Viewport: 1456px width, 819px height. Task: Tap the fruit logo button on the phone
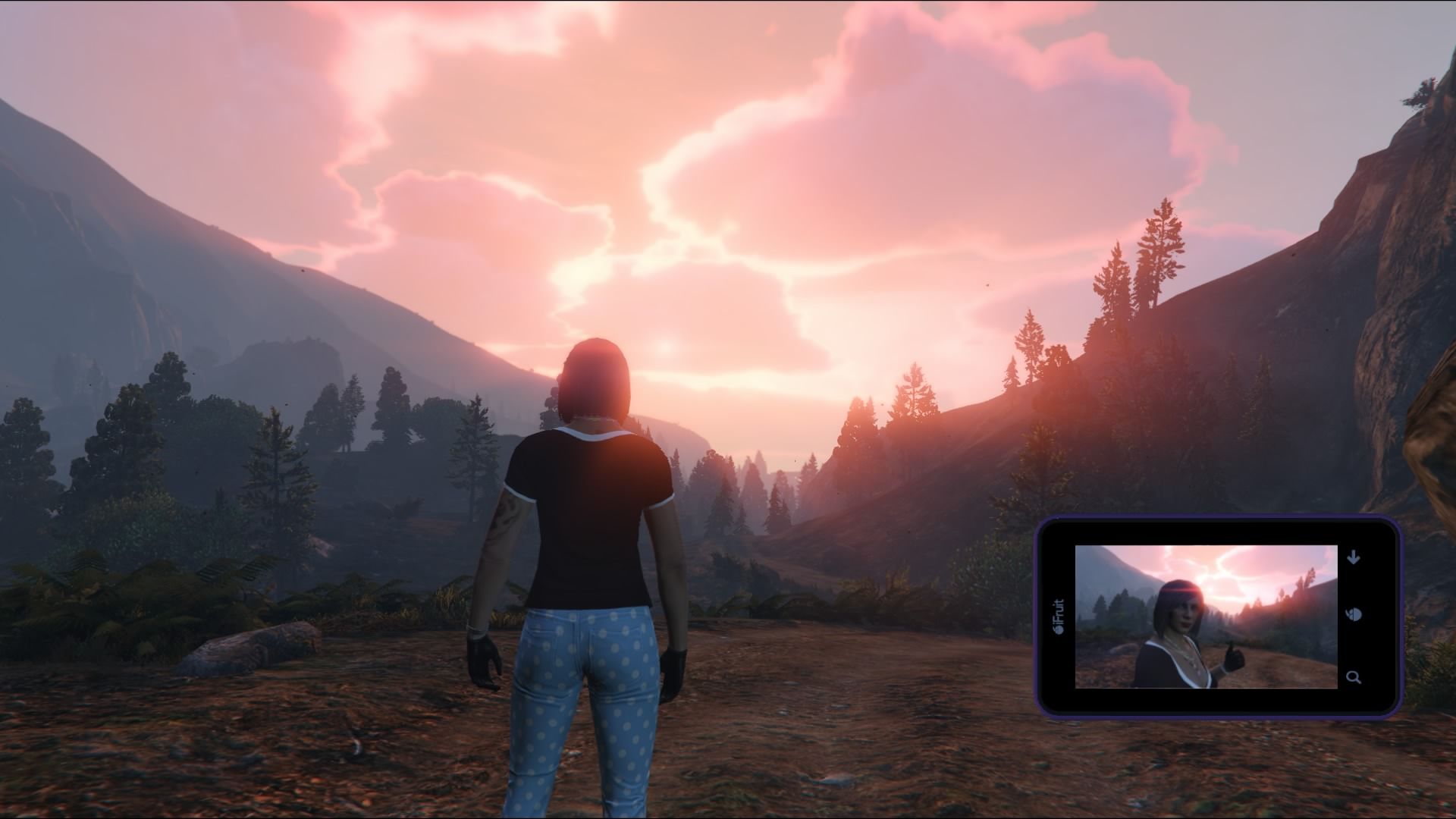pos(1354,614)
